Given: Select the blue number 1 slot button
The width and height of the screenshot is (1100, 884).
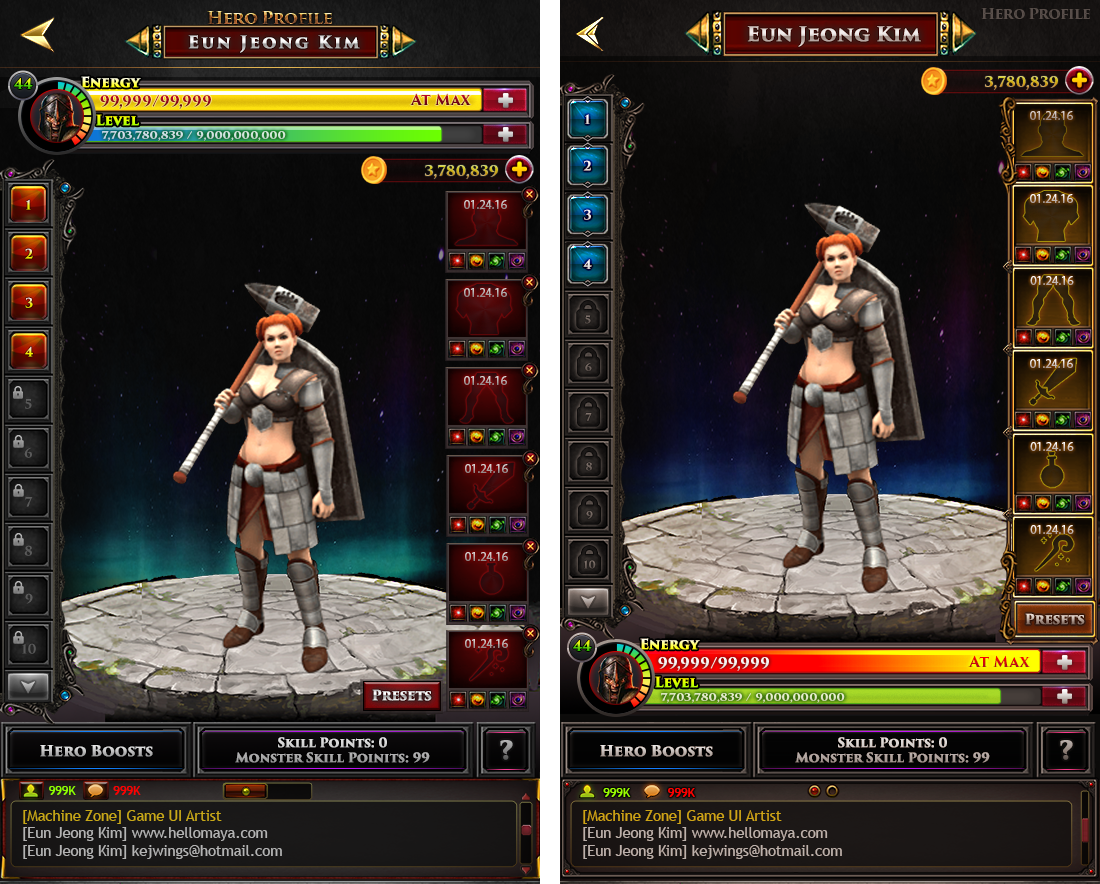Looking at the screenshot, I should (588, 120).
